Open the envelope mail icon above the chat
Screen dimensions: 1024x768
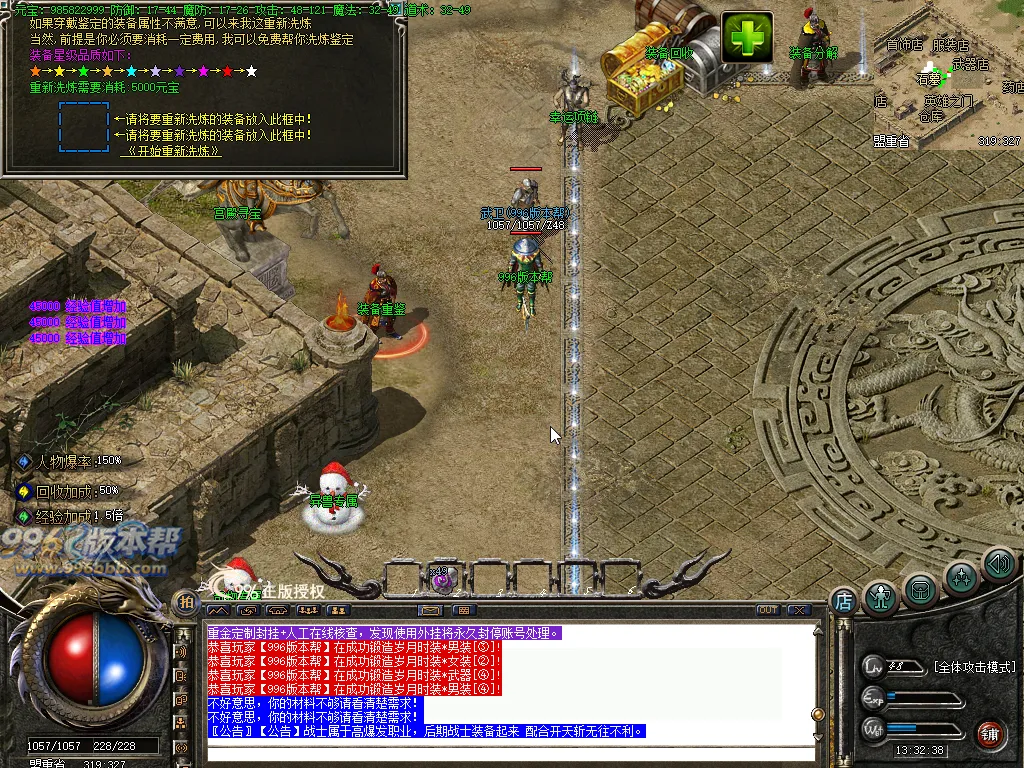pyautogui.click(x=431, y=610)
